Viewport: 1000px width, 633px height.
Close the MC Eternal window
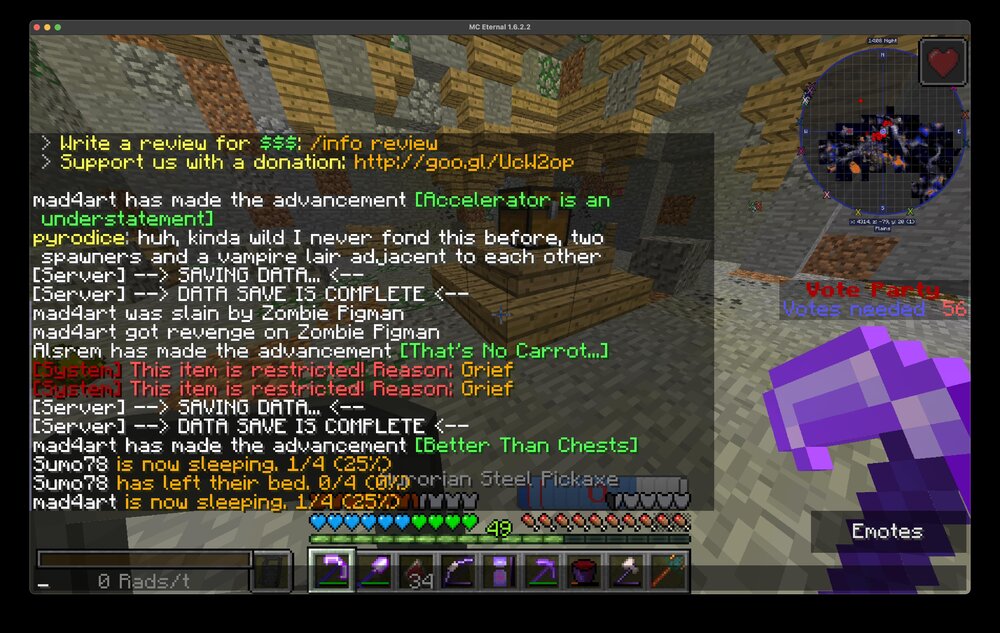(35, 27)
